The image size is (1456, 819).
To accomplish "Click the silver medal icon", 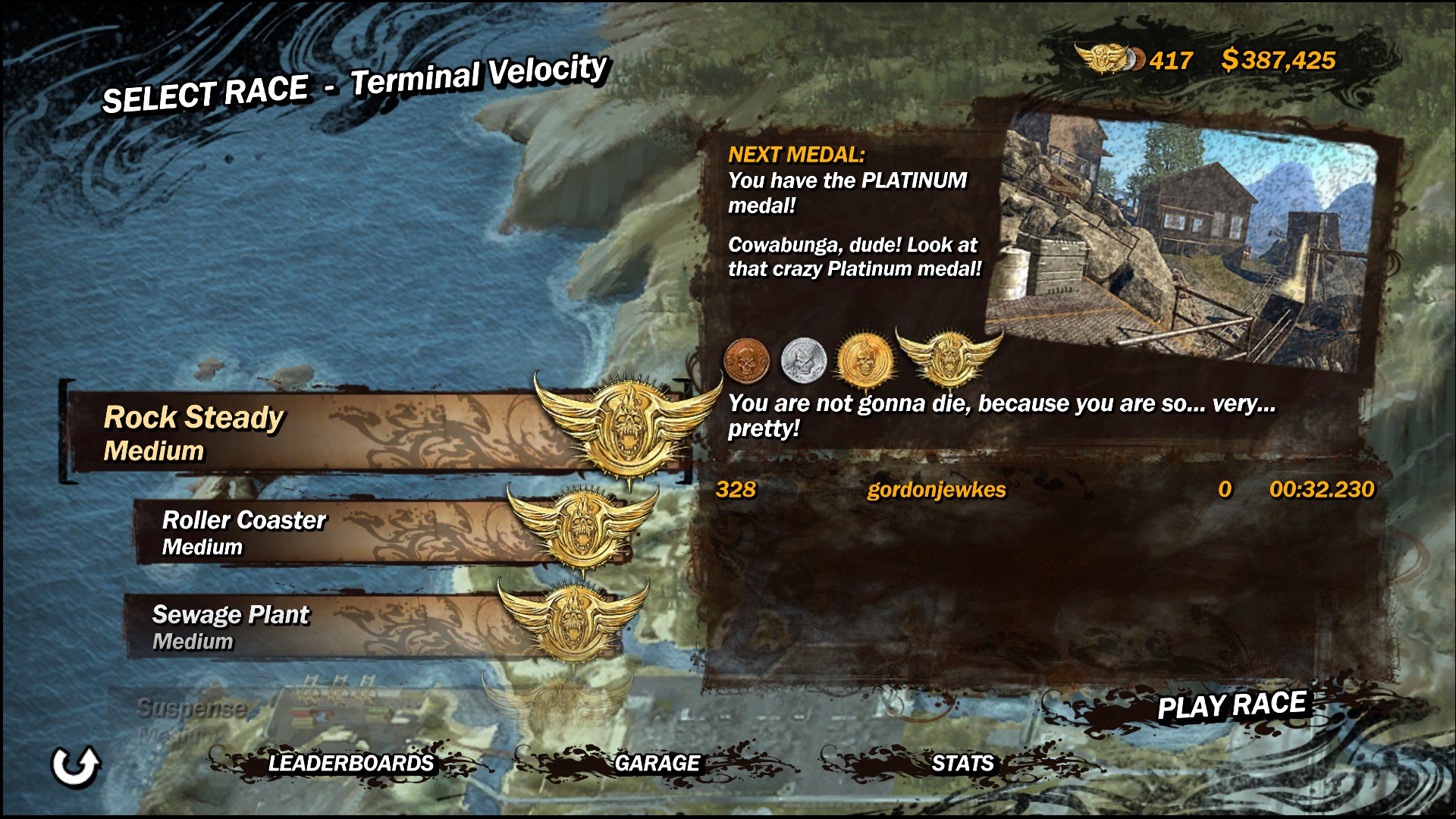I will pos(803,359).
